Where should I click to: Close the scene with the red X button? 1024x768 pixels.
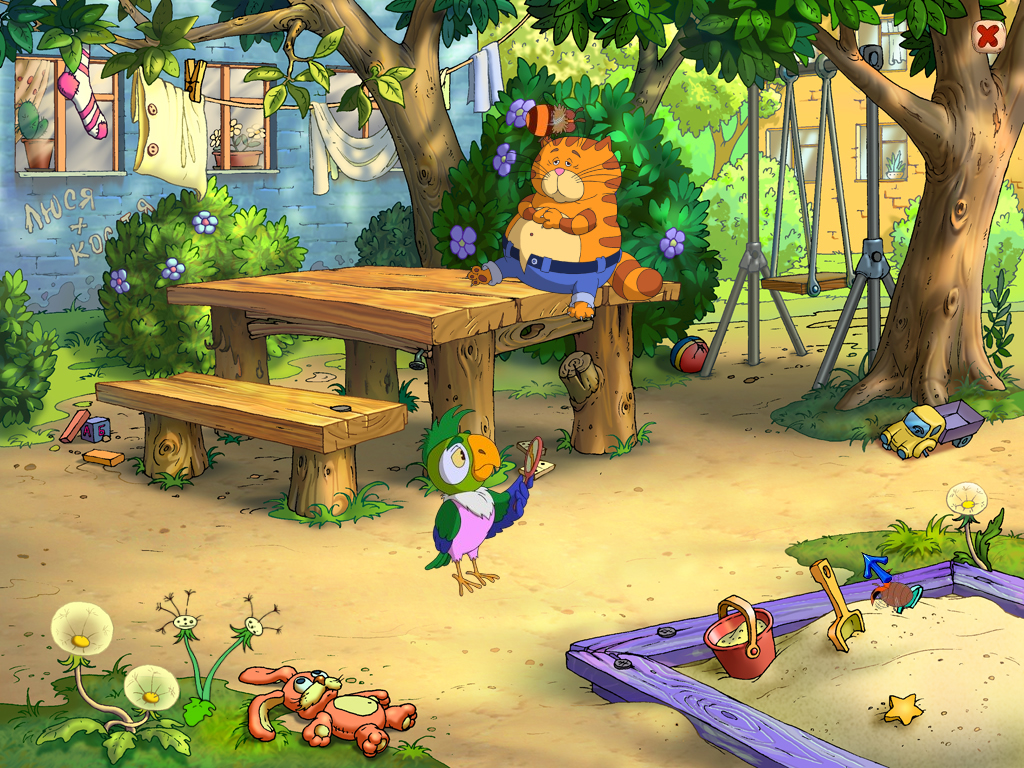(988, 37)
